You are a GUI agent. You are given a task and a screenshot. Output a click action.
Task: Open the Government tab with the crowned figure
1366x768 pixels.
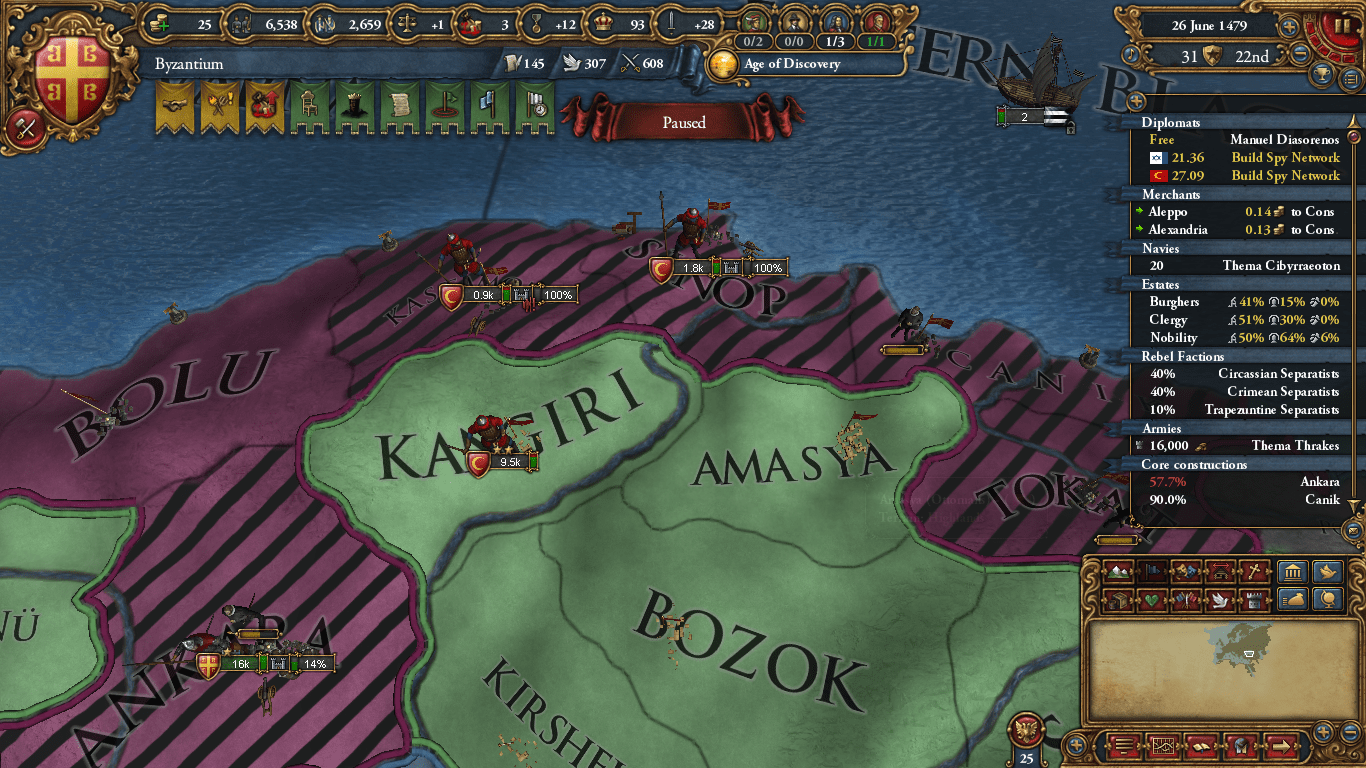(x=355, y=105)
